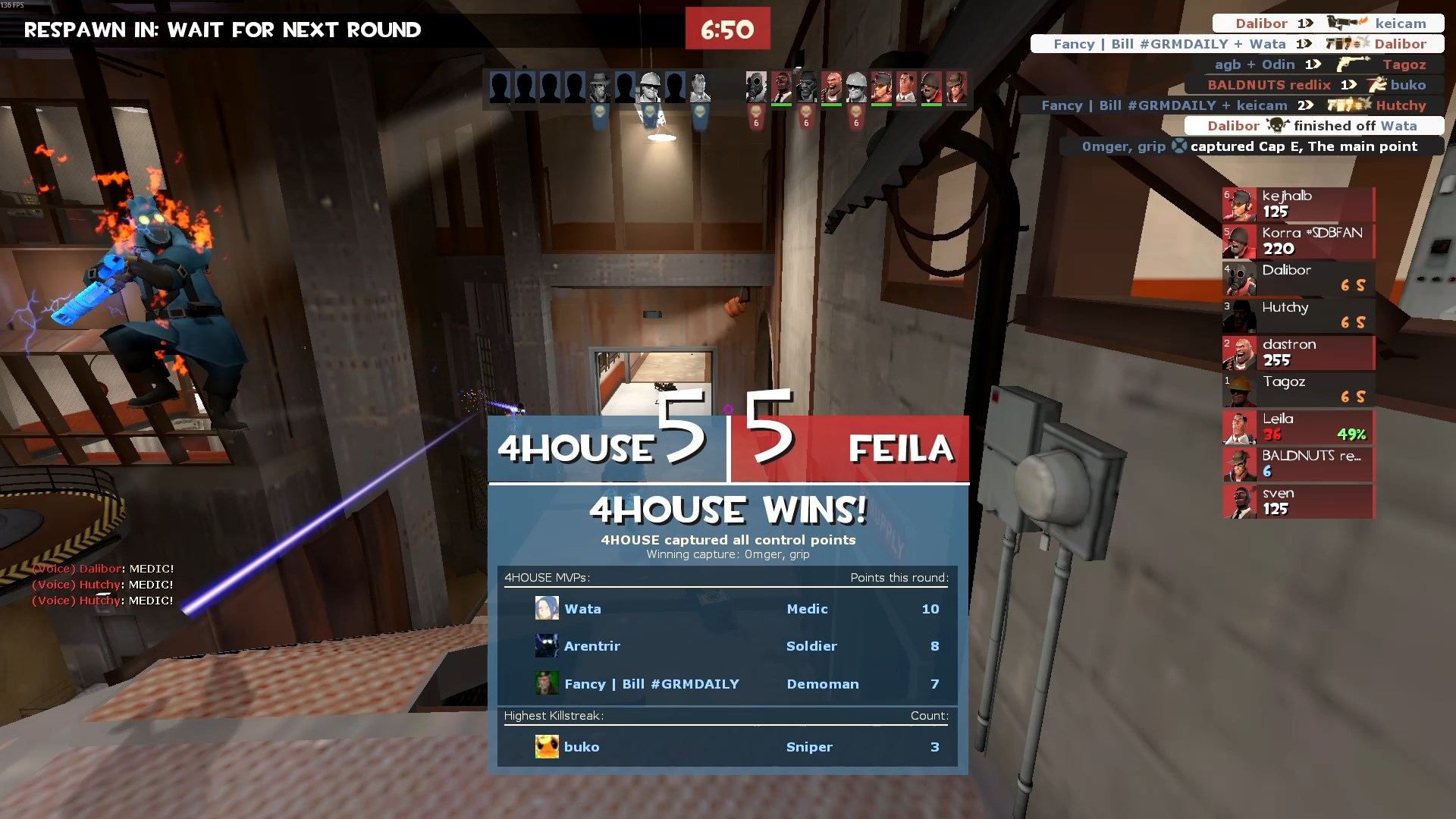
Task: Pick the BALDNUTS player row
Action: click(x=1298, y=464)
